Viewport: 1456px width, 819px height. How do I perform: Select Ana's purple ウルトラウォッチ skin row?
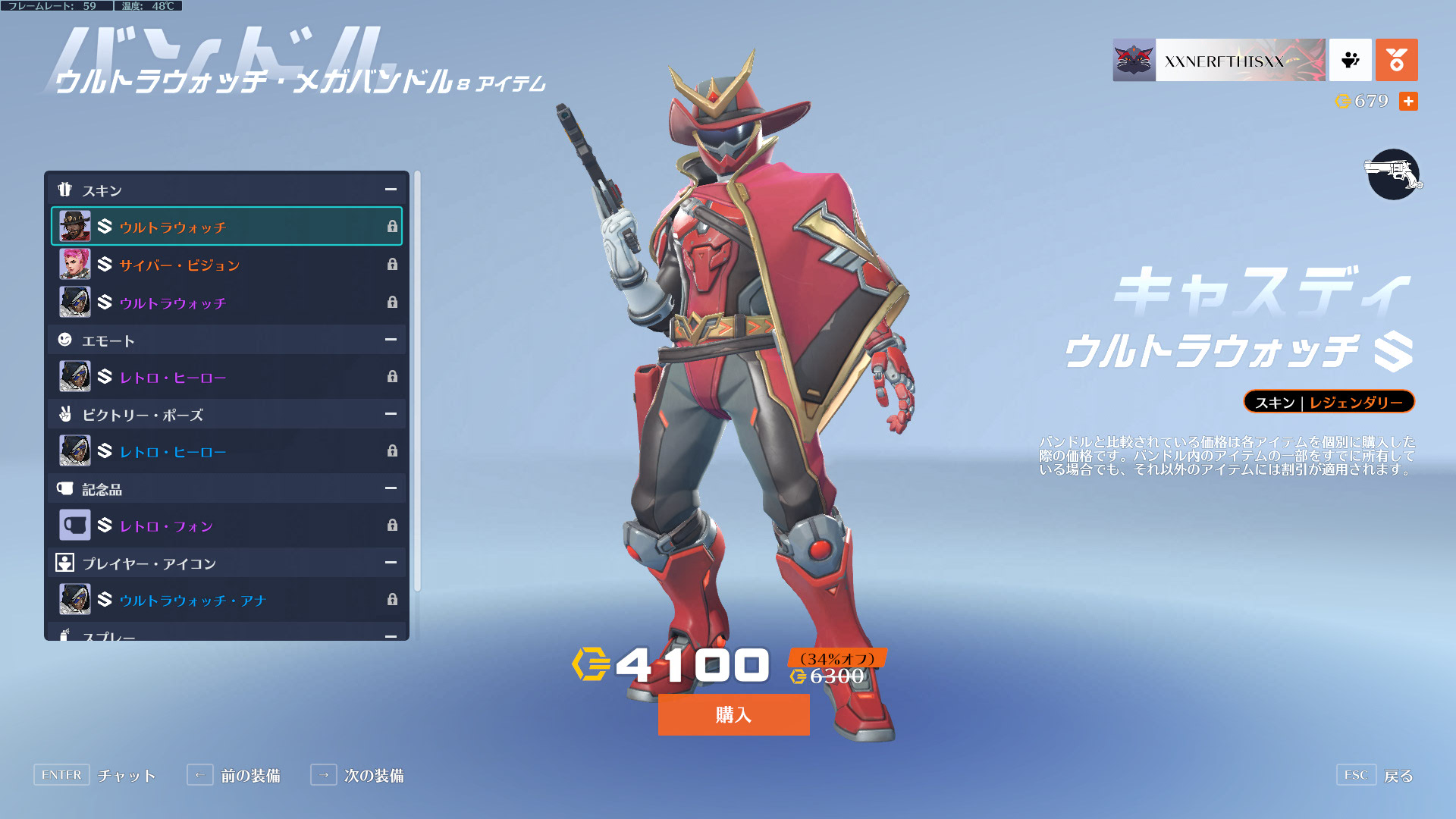pos(227,303)
